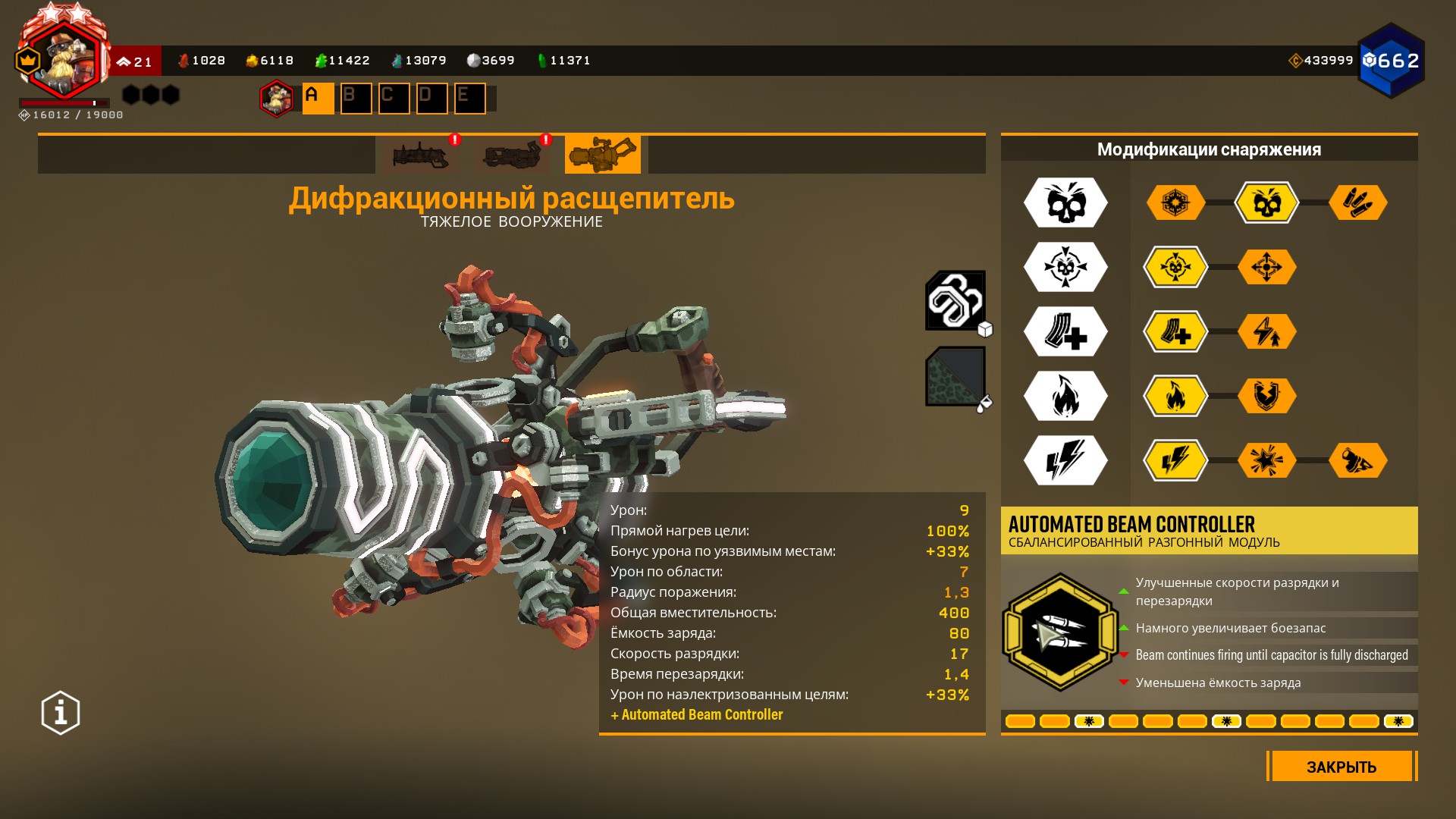
Task: Select the second weapon tab with alert
Action: coord(512,155)
